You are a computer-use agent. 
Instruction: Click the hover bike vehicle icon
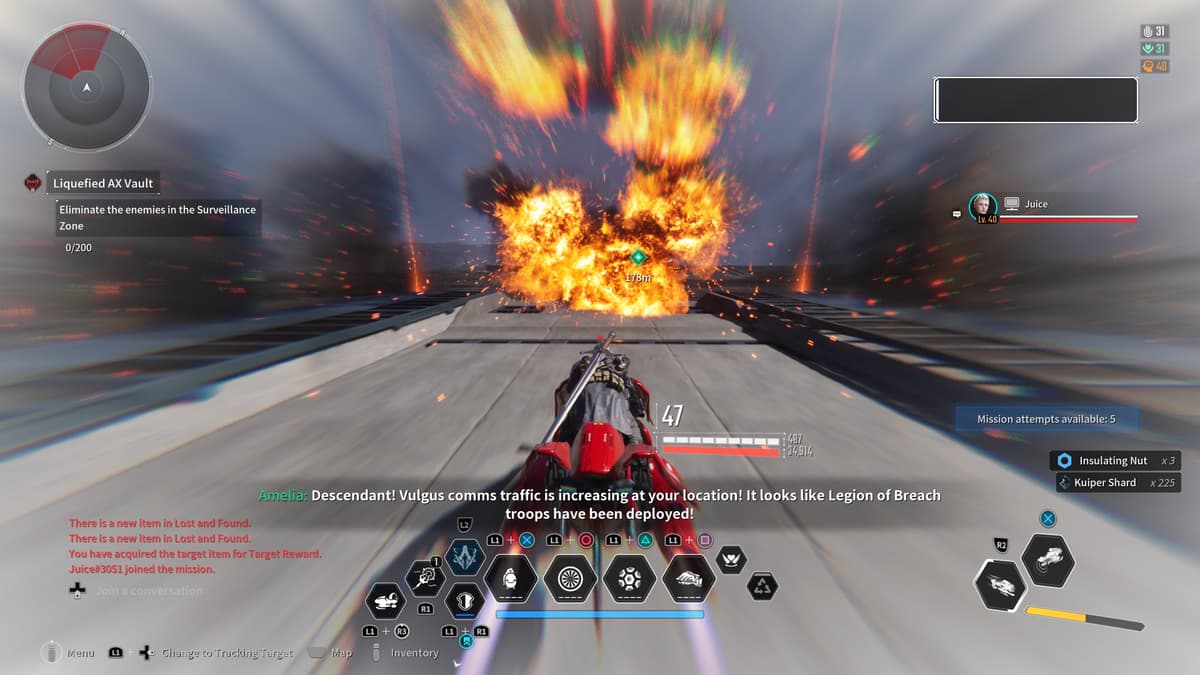[386, 602]
